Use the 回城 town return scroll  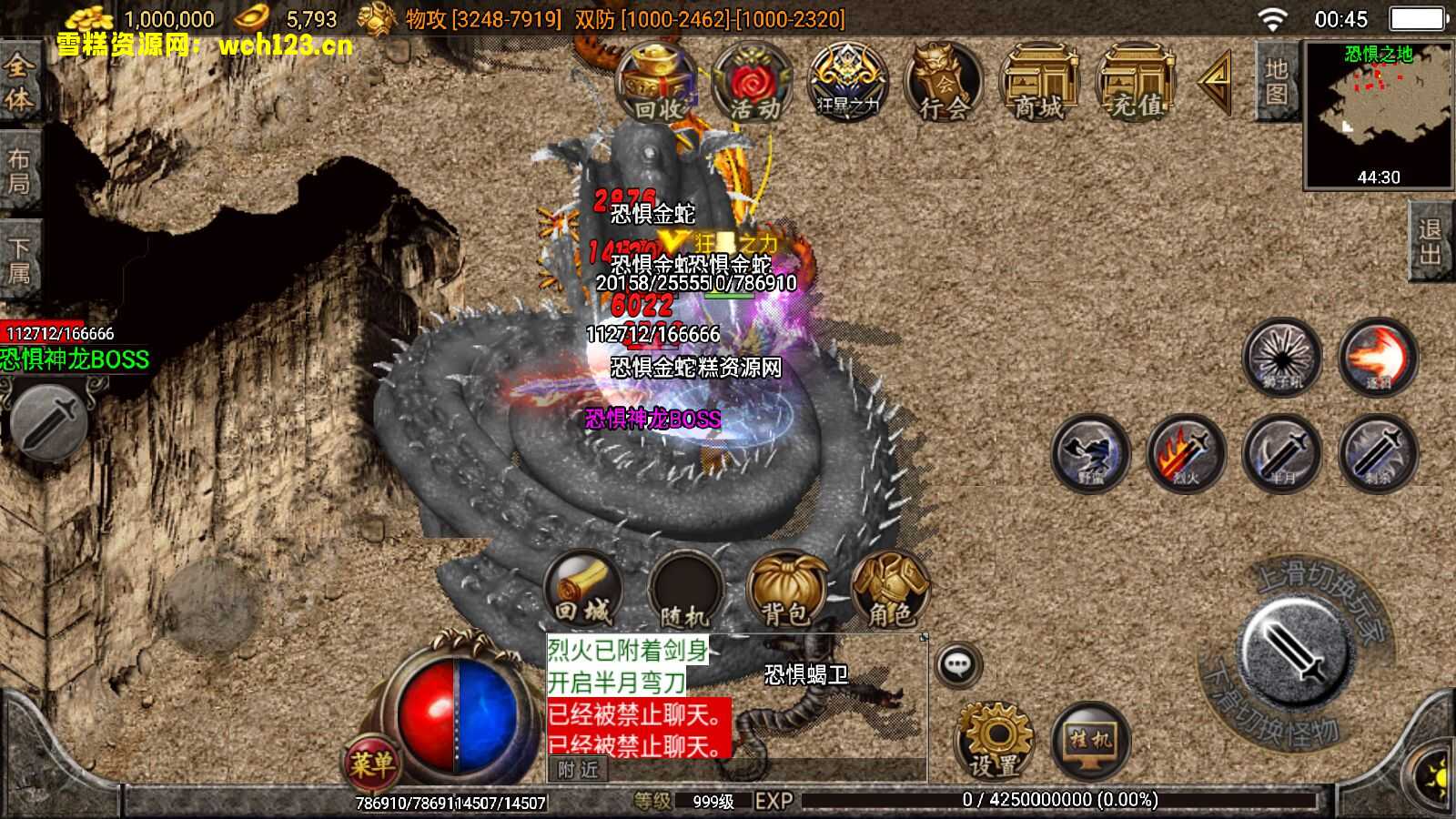(583, 589)
